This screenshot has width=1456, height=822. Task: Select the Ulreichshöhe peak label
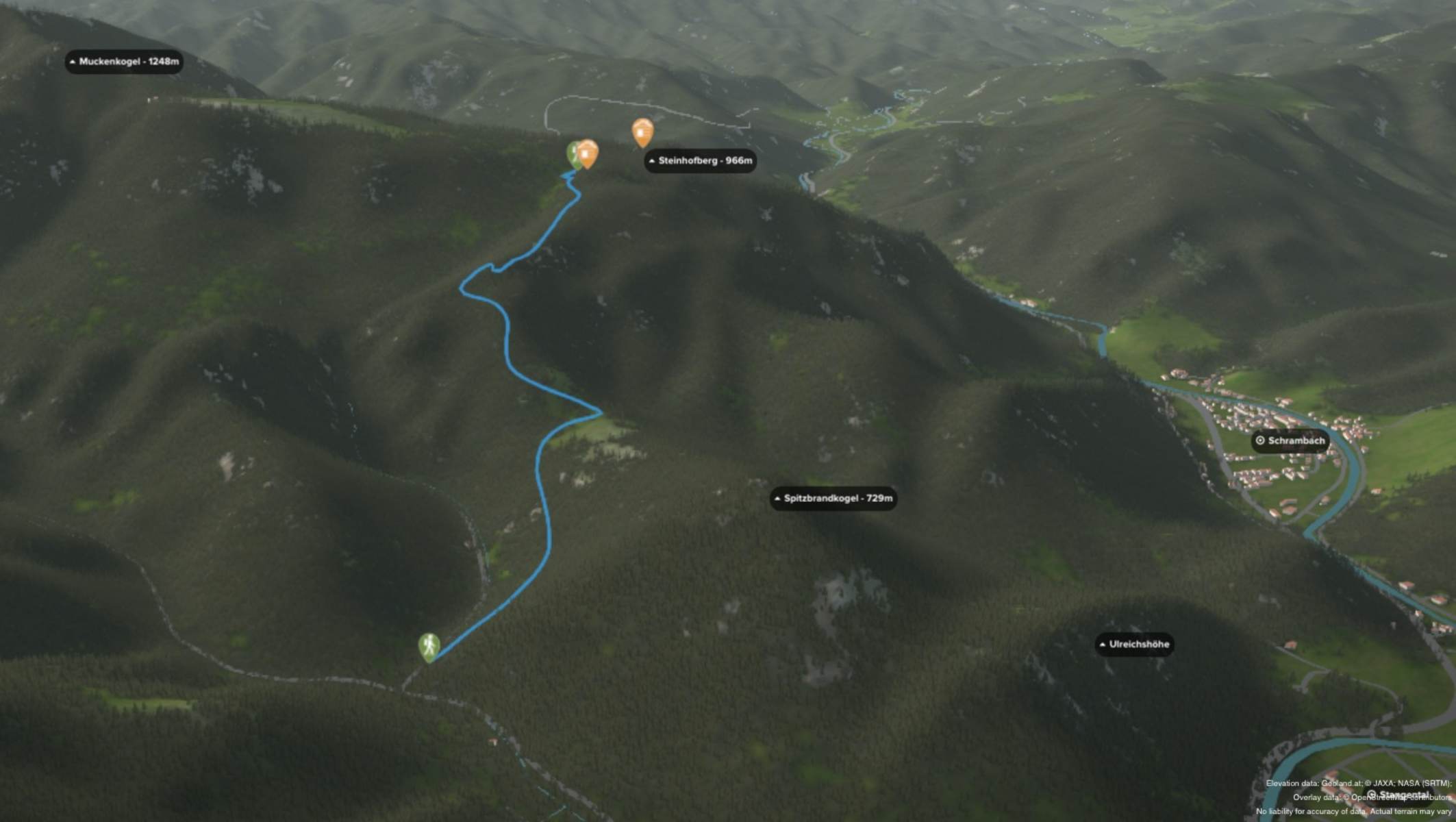click(1133, 645)
